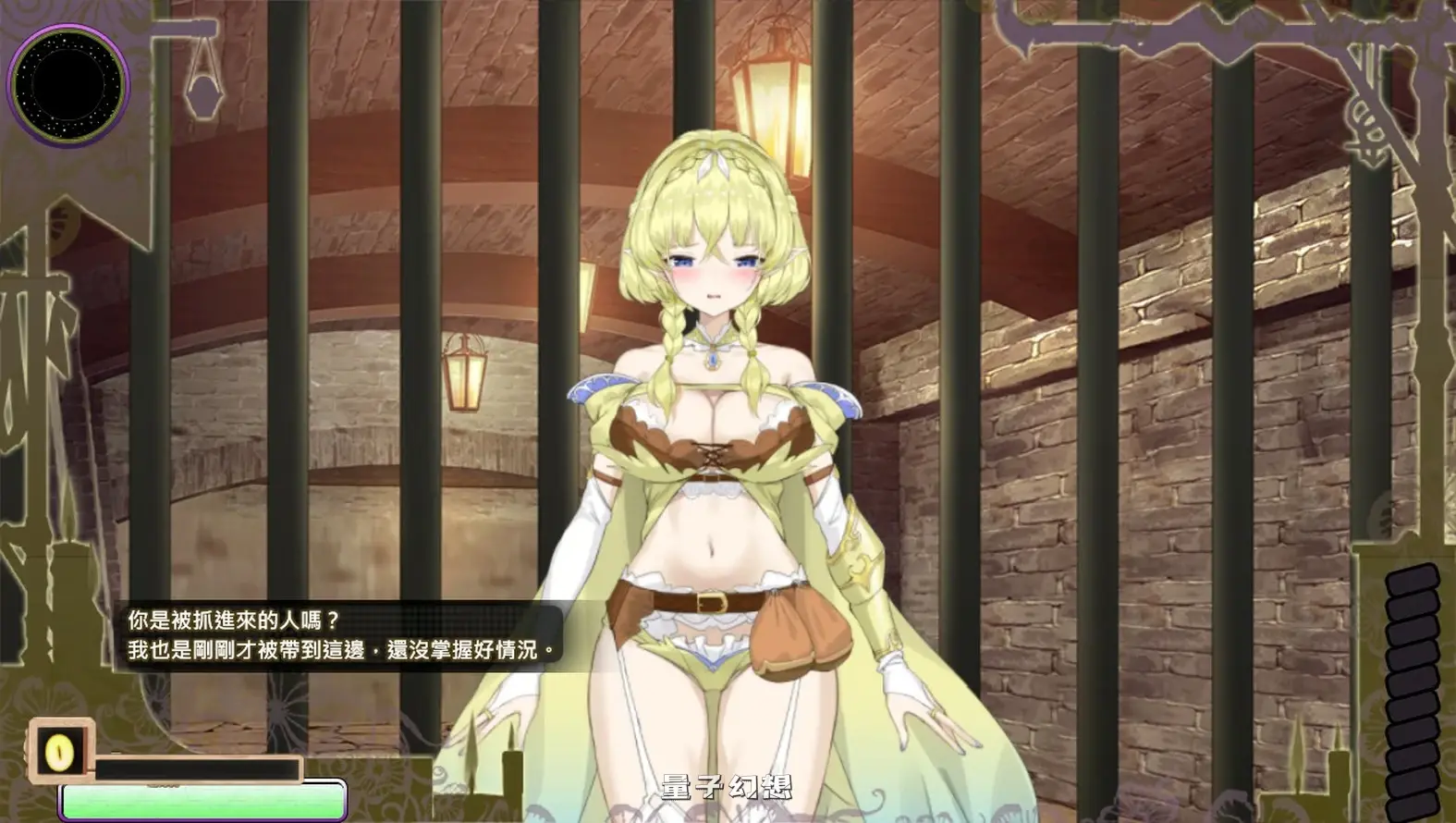Tap the topmost dark button in the right-side stack
The image size is (1456, 823).
coord(1411,581)
